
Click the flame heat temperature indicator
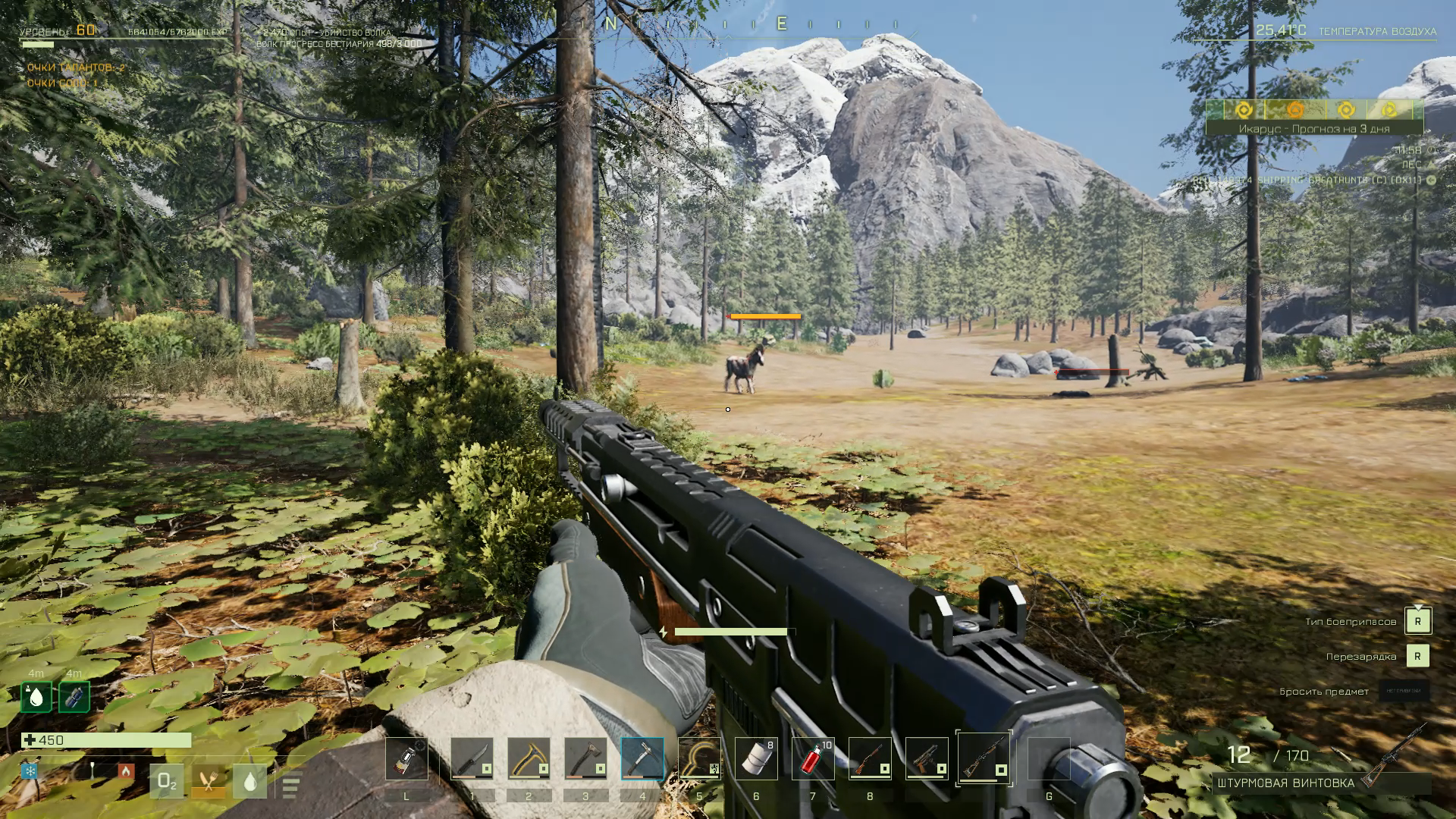126,771
